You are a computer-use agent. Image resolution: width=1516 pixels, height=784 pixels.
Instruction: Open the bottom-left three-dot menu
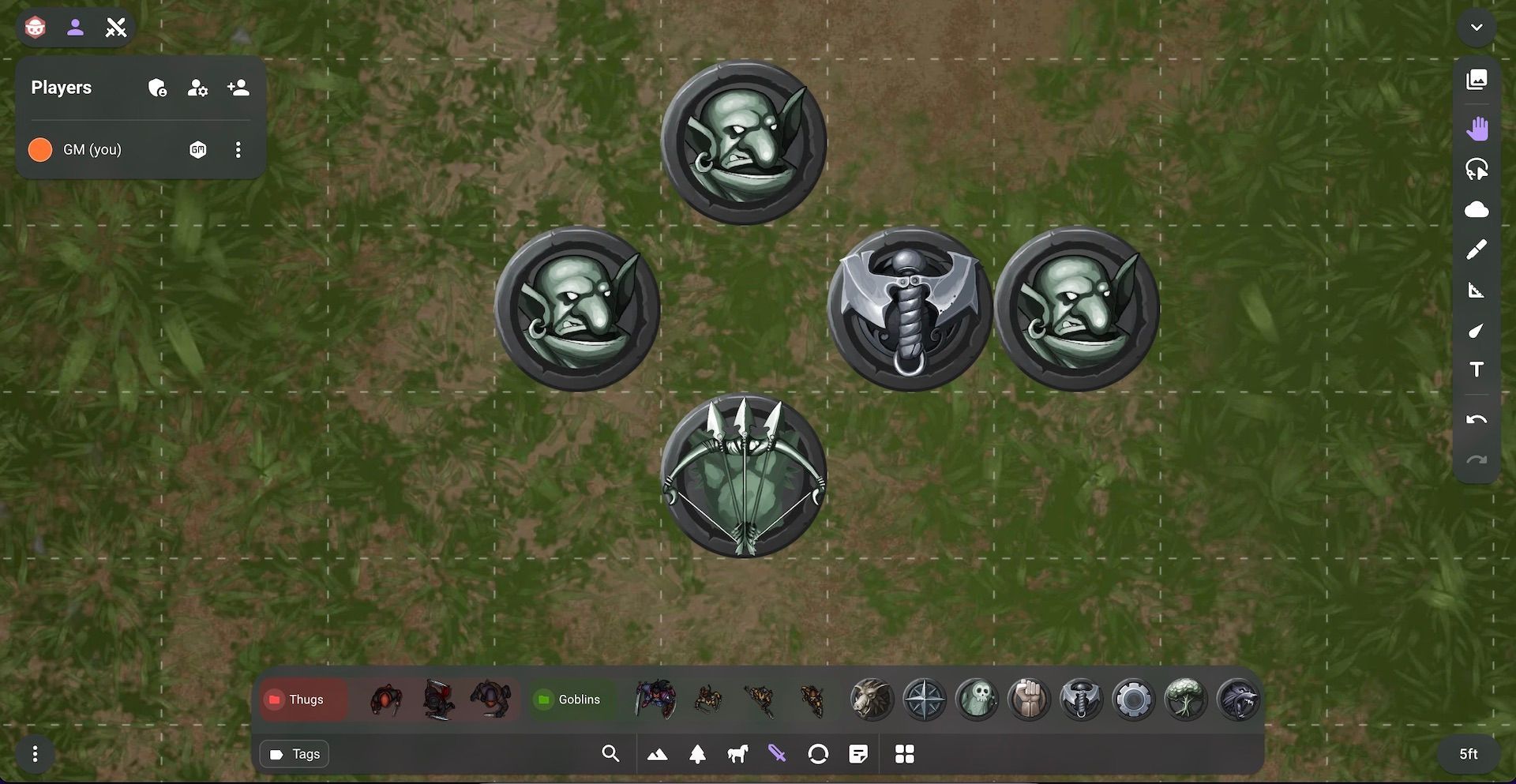[34, 754]
